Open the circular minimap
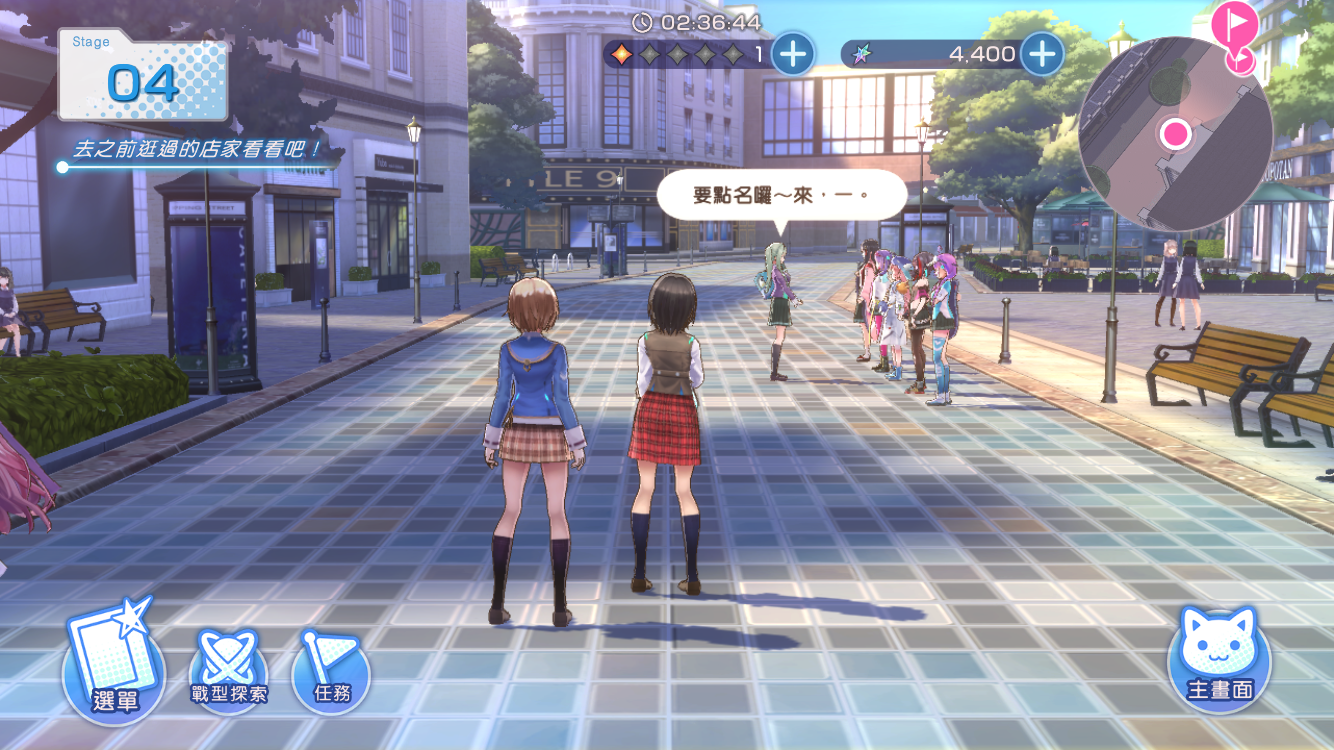The image size is (1334, 750). click(x=1174, y=134)
